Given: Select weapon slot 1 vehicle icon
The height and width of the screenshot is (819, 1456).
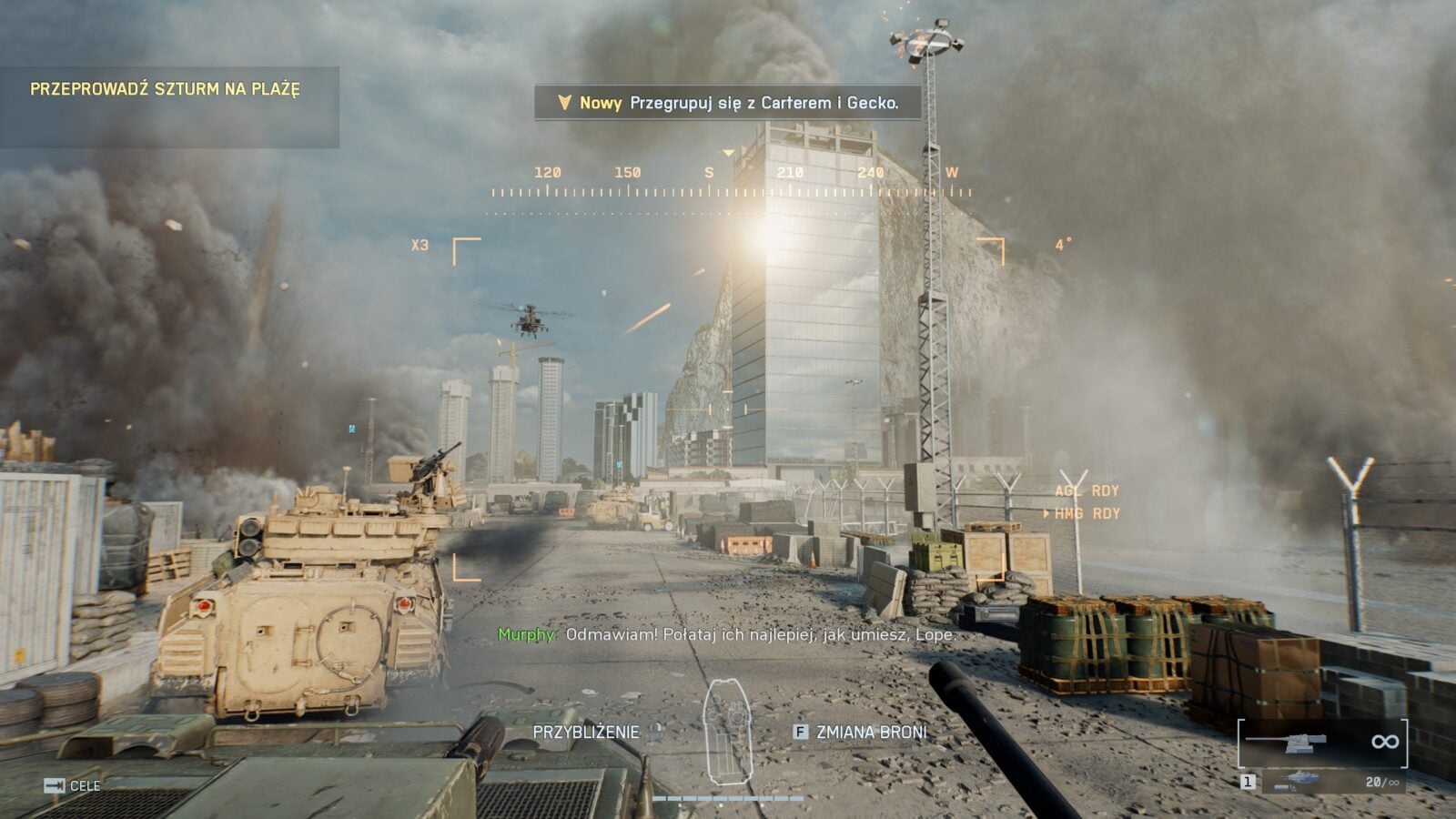Looking at the screenshot, I should click(1295, 780).
